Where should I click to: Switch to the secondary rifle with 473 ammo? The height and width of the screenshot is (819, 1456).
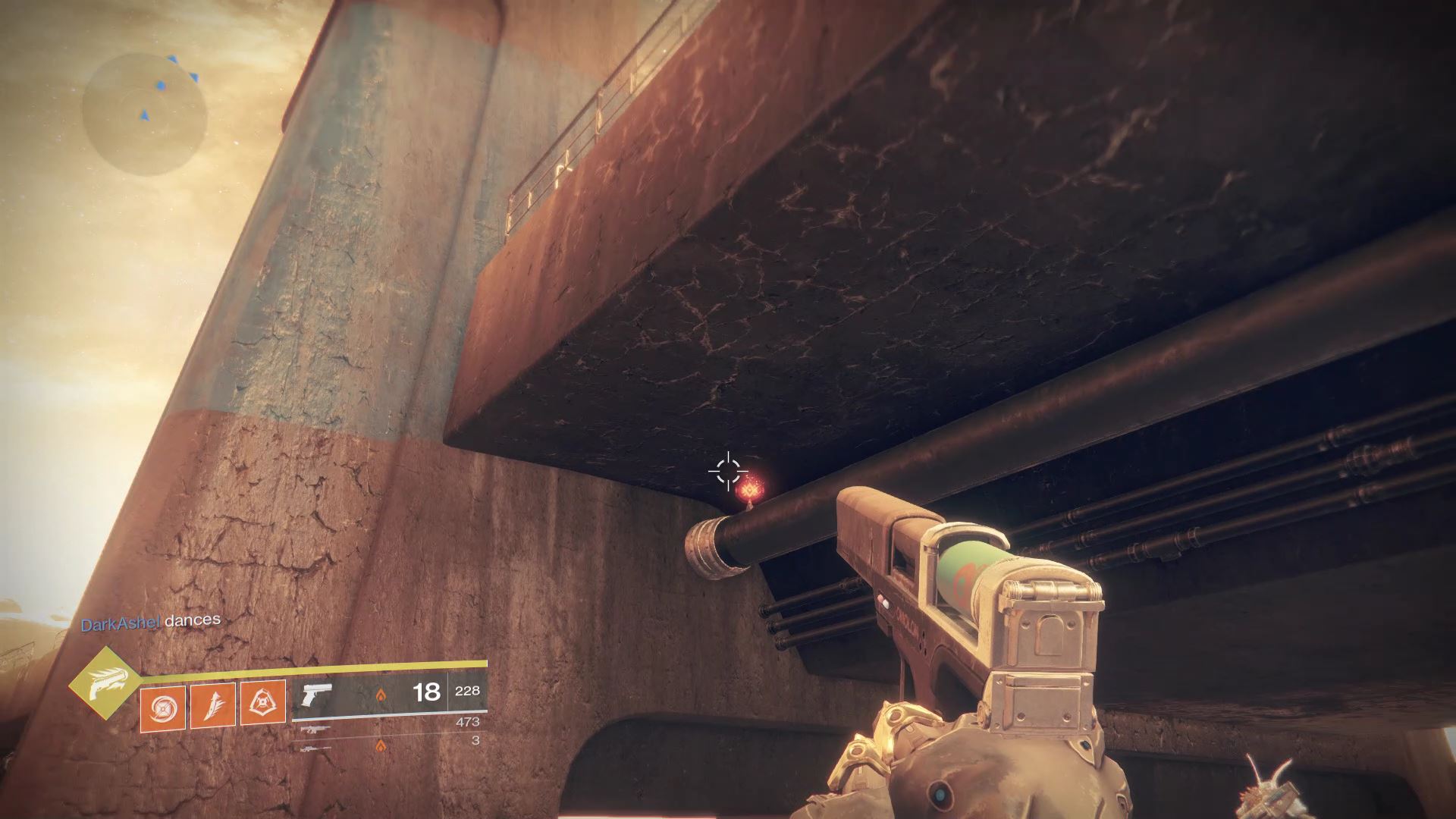316,729
